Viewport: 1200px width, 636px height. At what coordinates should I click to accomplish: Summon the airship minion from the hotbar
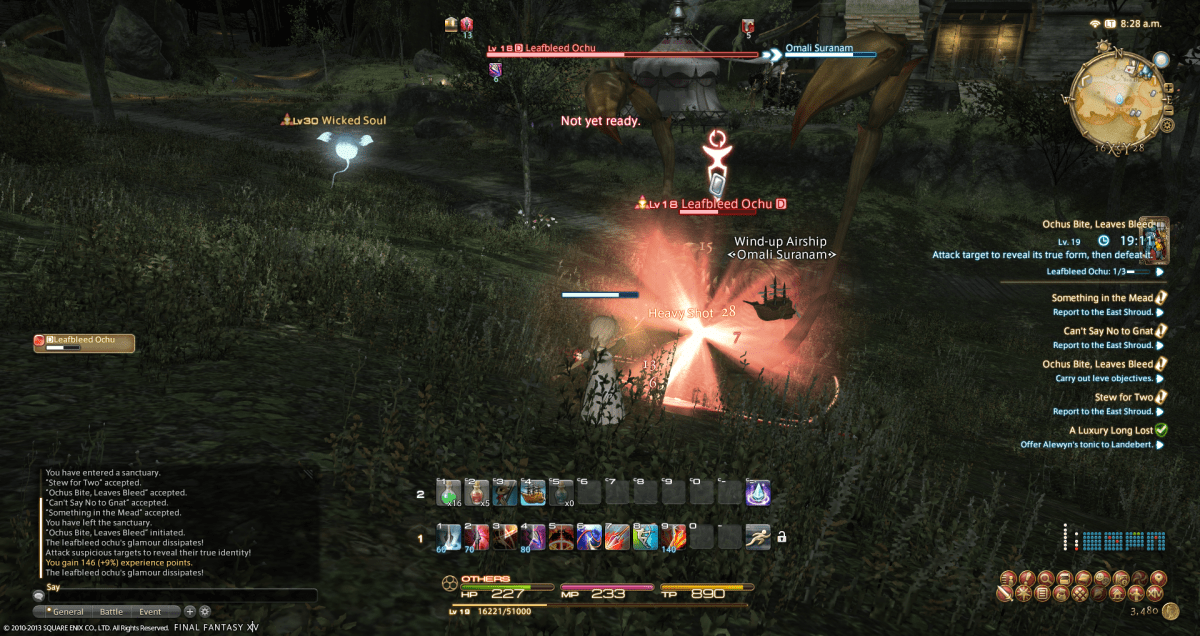(532, 493)
